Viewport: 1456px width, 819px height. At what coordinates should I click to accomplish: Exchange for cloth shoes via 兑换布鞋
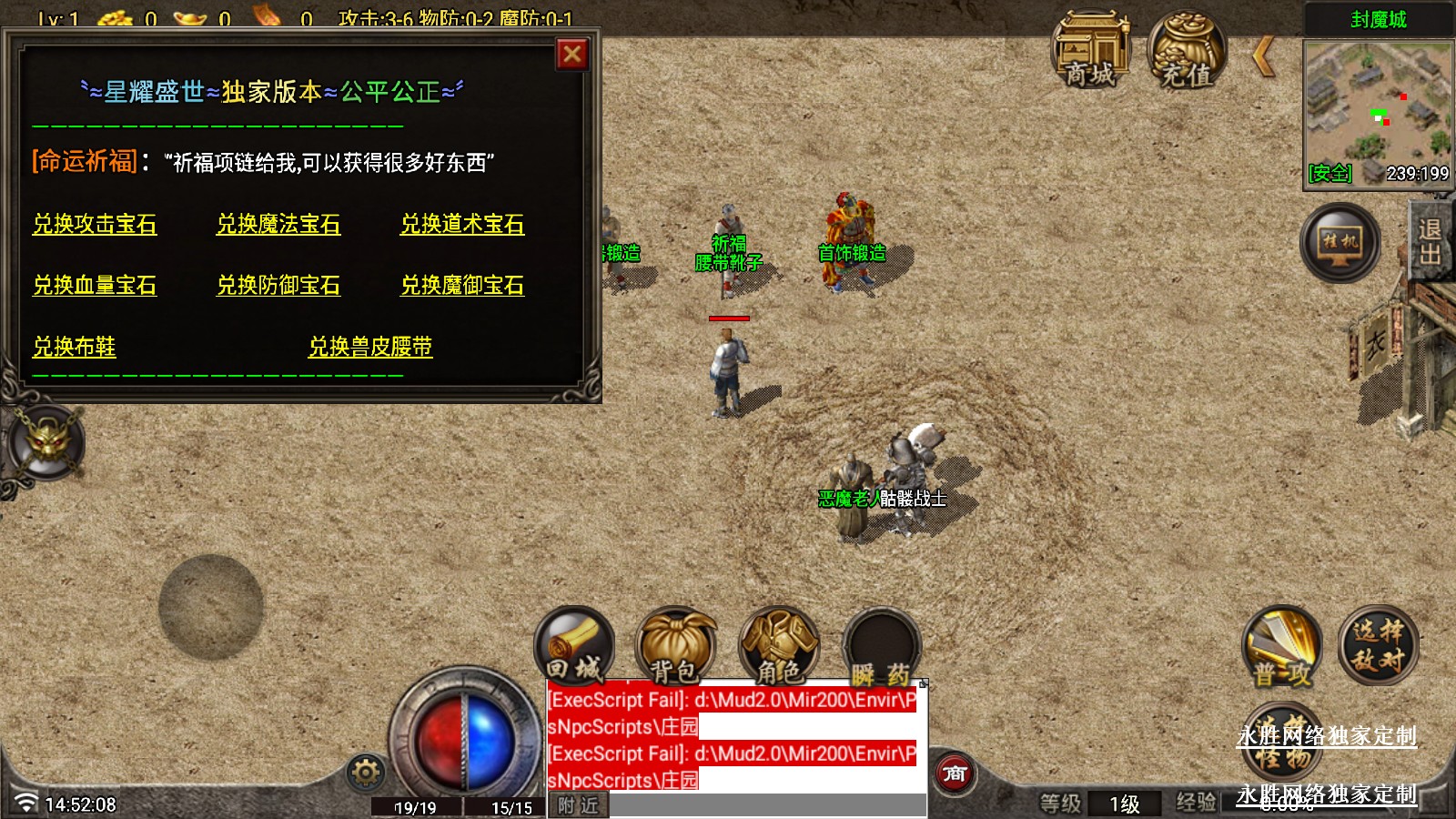(x=75, y=347)
